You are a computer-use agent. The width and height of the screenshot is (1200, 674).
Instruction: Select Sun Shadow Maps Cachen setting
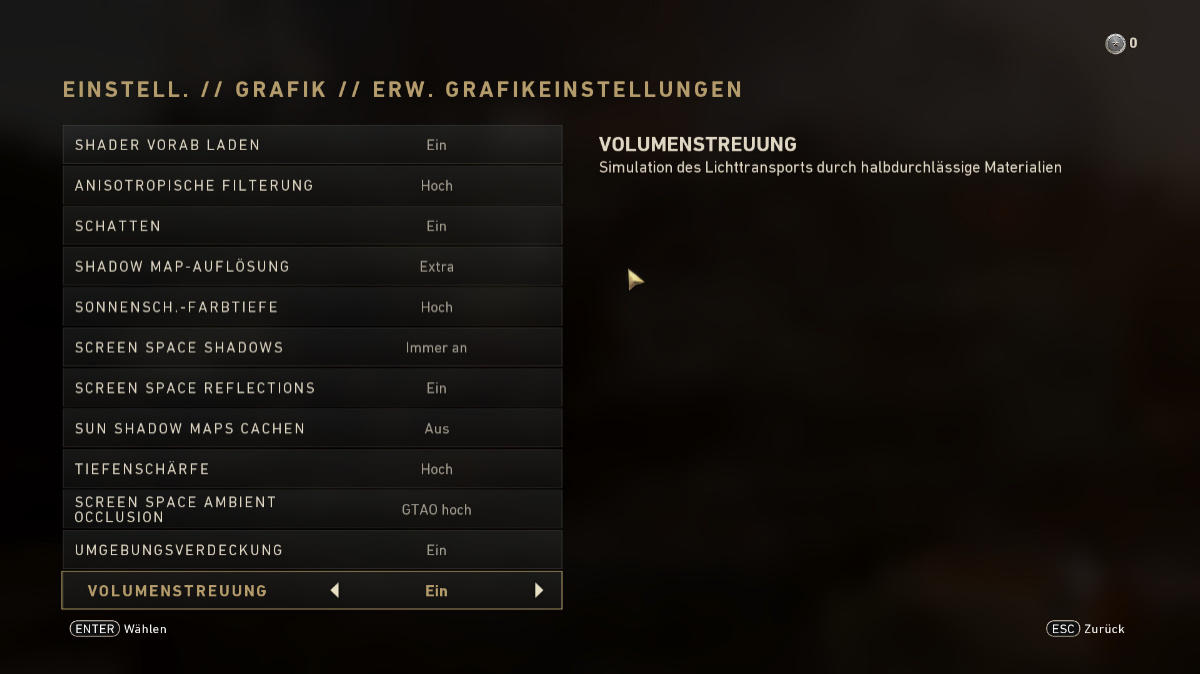point(312,429)
